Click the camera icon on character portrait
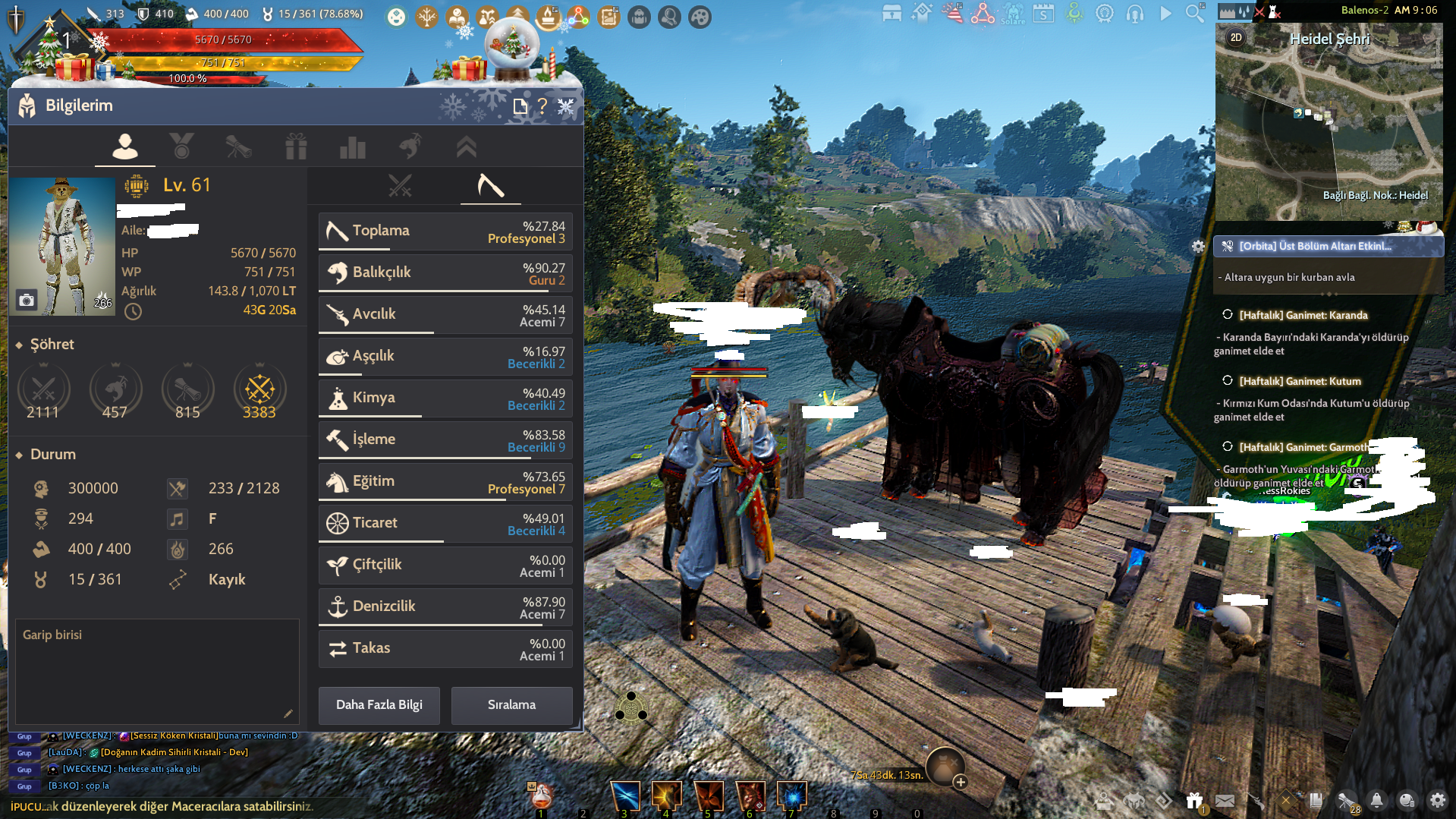1456x819 pixels. [x=27, y=301]
